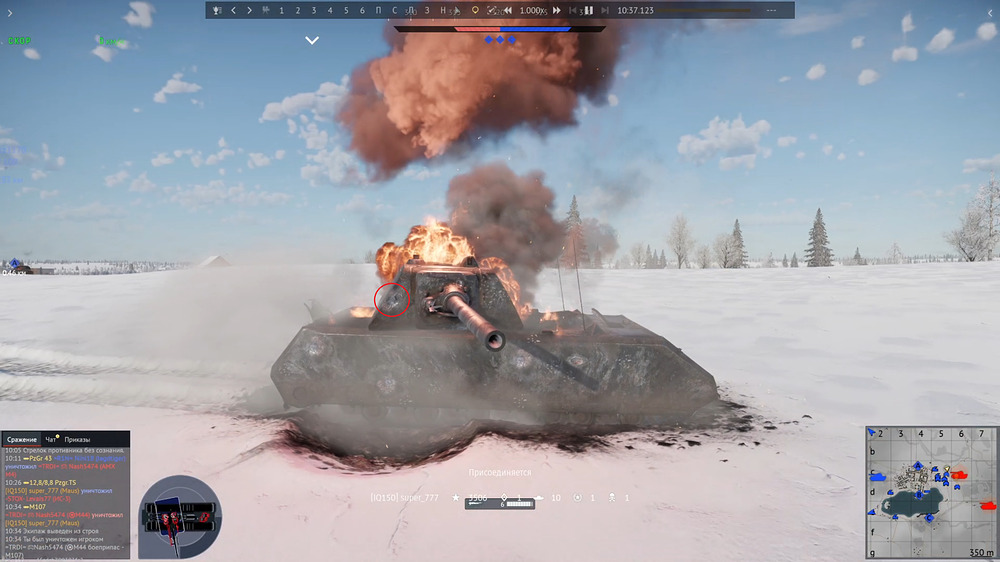Screen dimensions: 1000x562
Task: Slow down replay with rewind arrows
Action: click(508, 10)
